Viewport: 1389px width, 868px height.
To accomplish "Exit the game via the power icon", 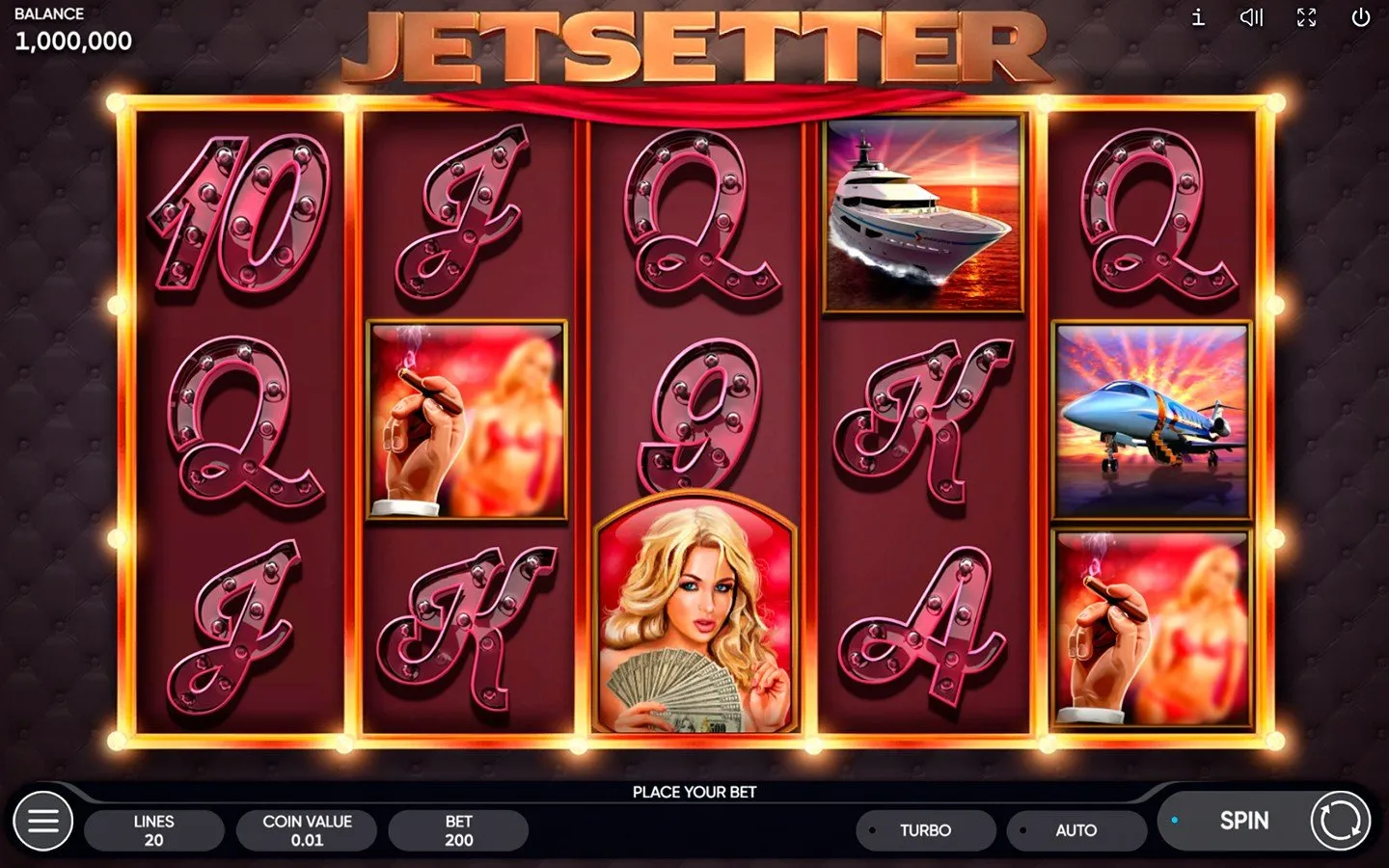I will click(1360, 17).
